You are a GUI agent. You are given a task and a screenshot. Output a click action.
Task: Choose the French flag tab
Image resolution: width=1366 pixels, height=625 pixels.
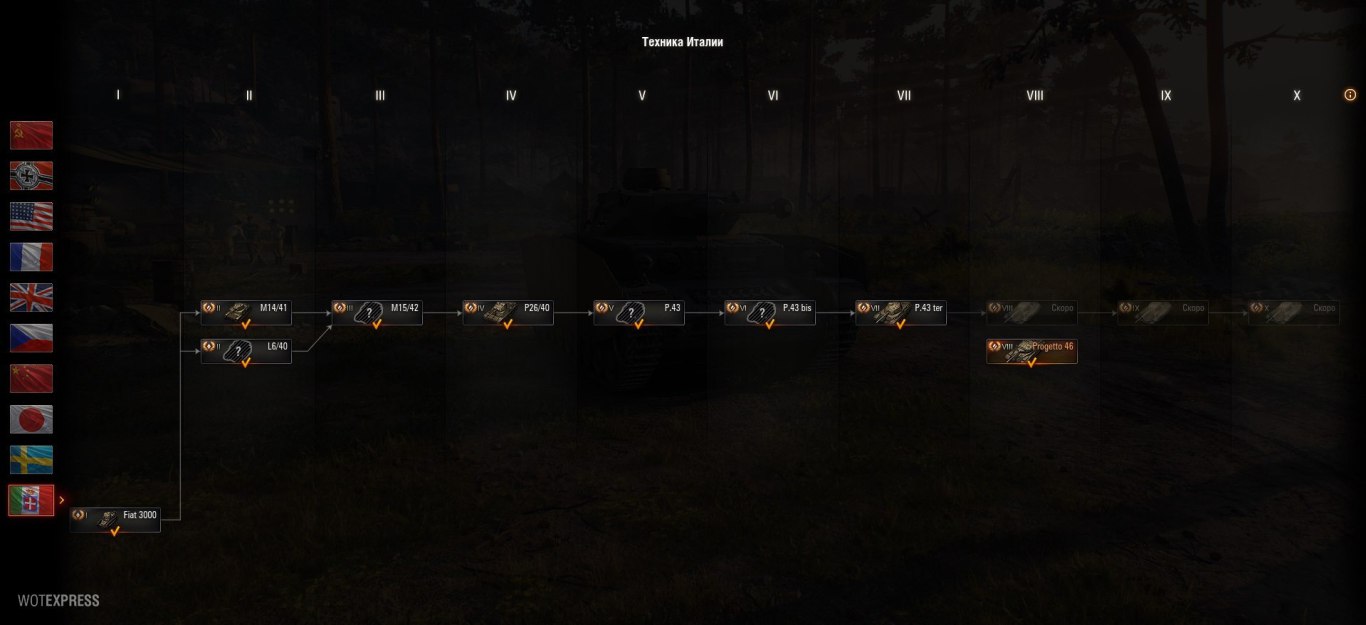coord(31,257)
